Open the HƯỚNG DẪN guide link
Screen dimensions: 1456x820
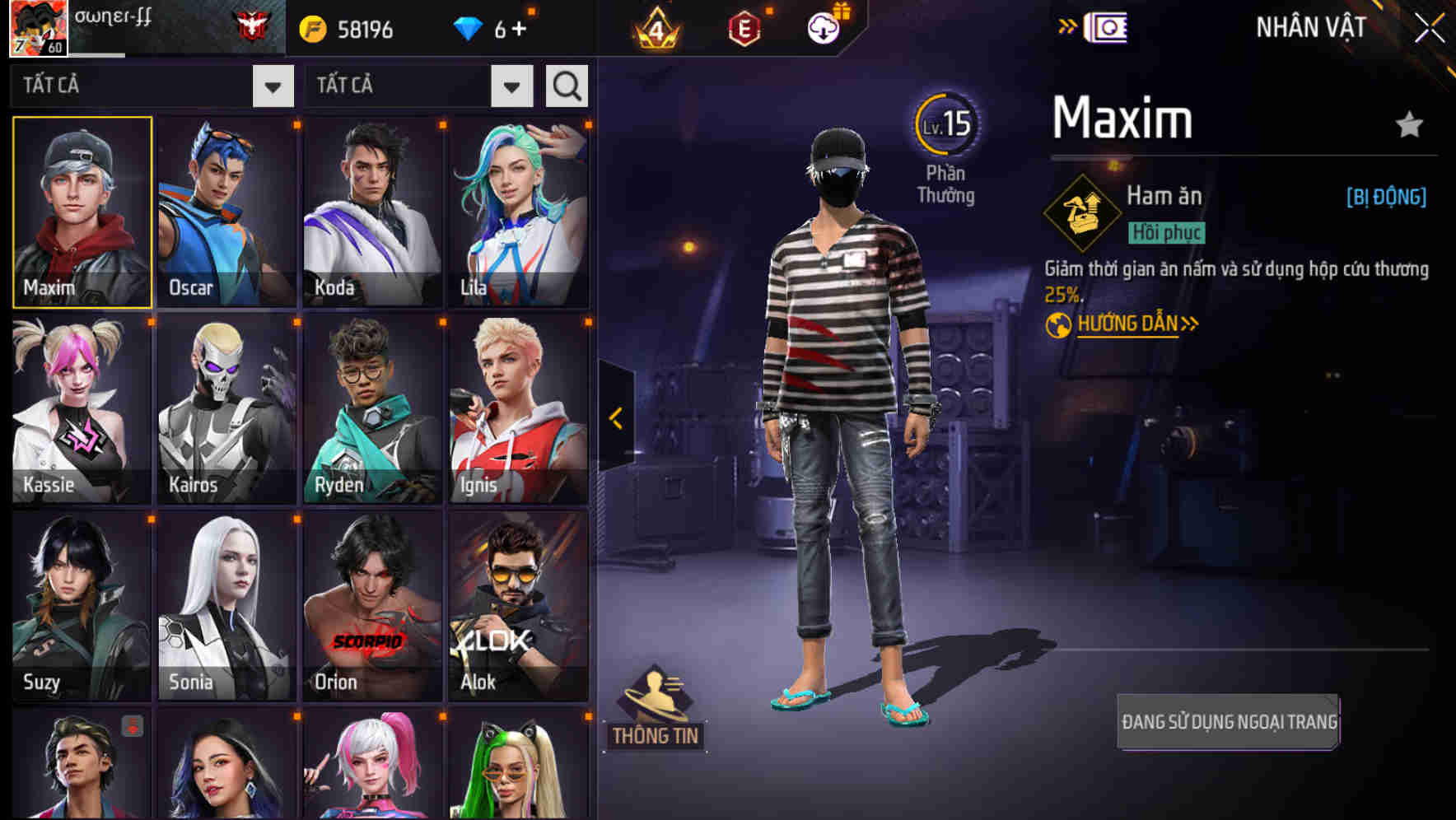pos(1127,324)
